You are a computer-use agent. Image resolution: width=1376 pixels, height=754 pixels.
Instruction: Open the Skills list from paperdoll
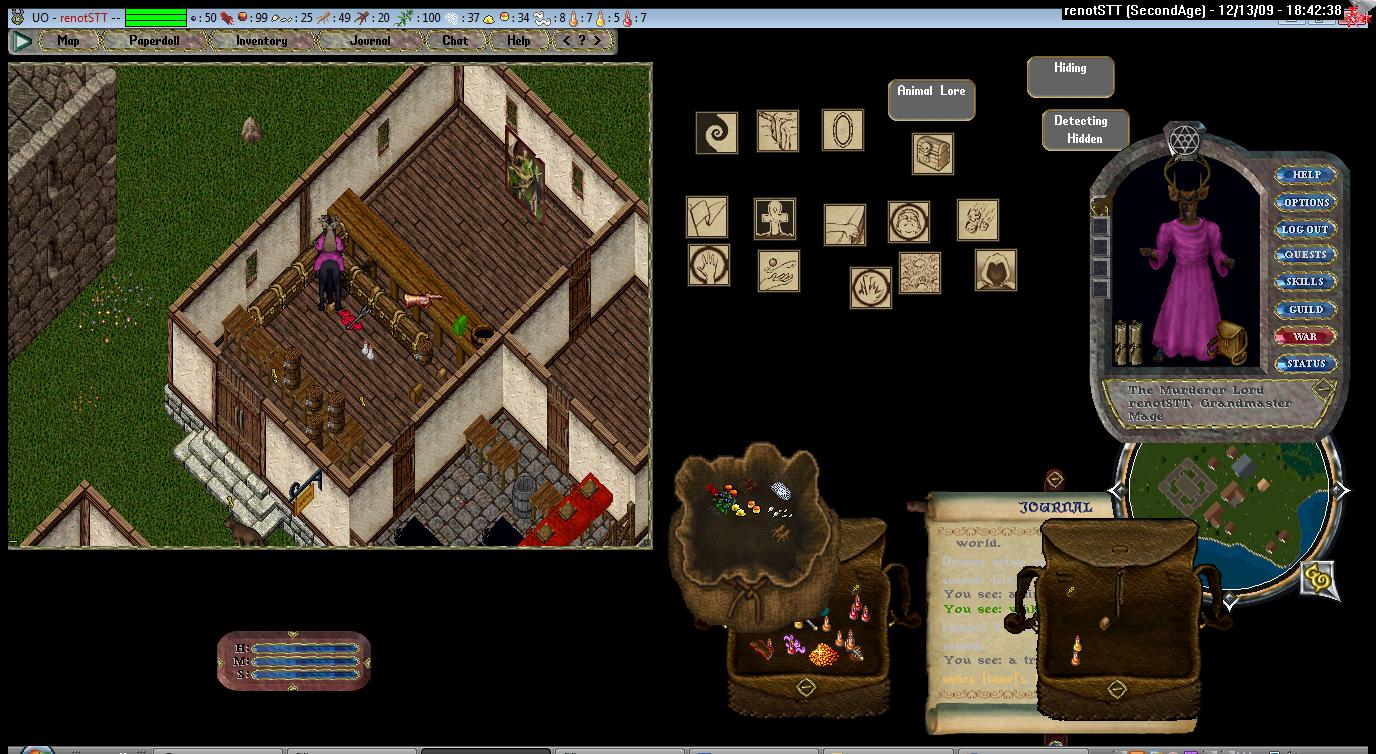[x=1306, y=282]
